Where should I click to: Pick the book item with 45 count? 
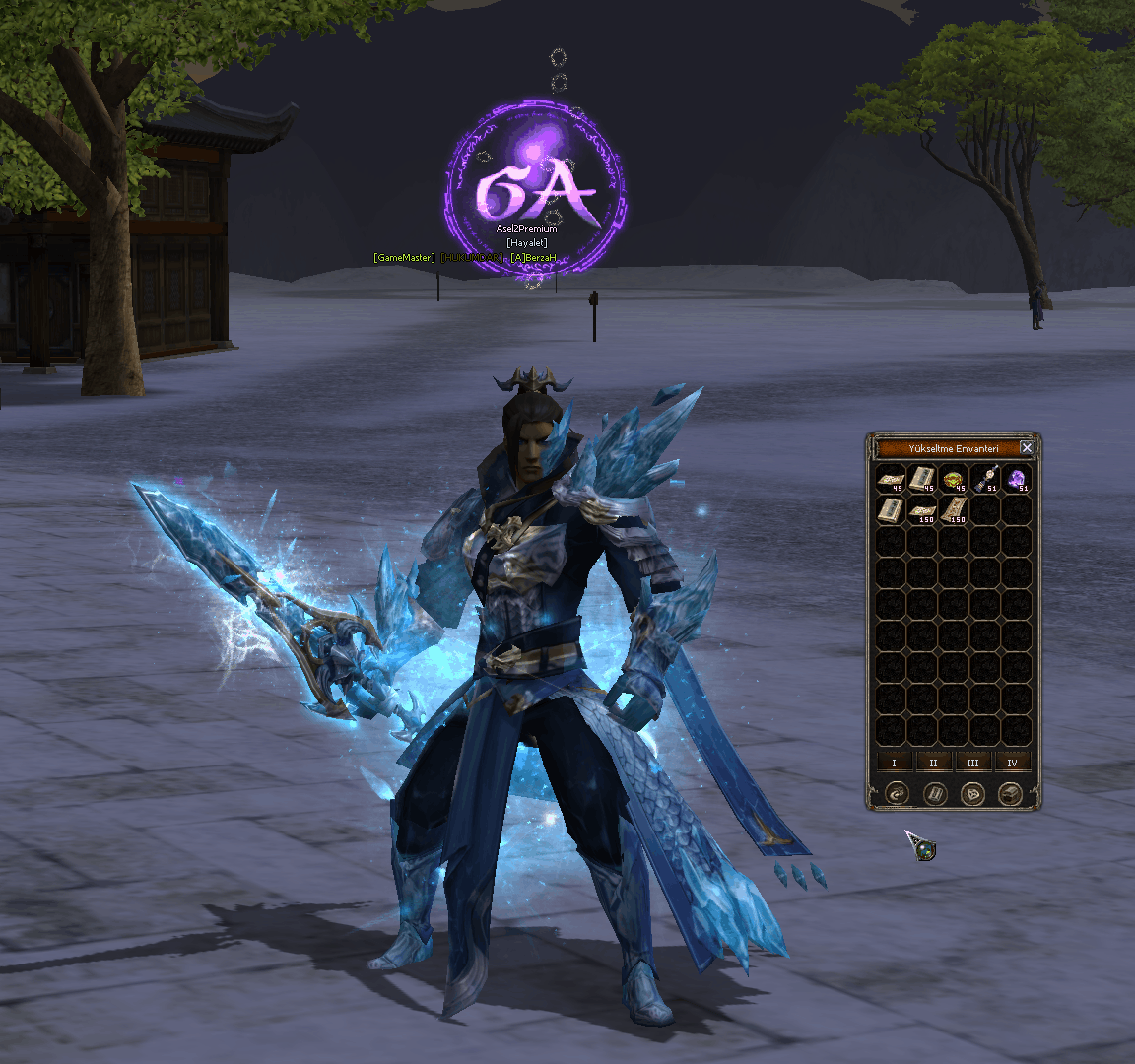(x=922, y=480)
